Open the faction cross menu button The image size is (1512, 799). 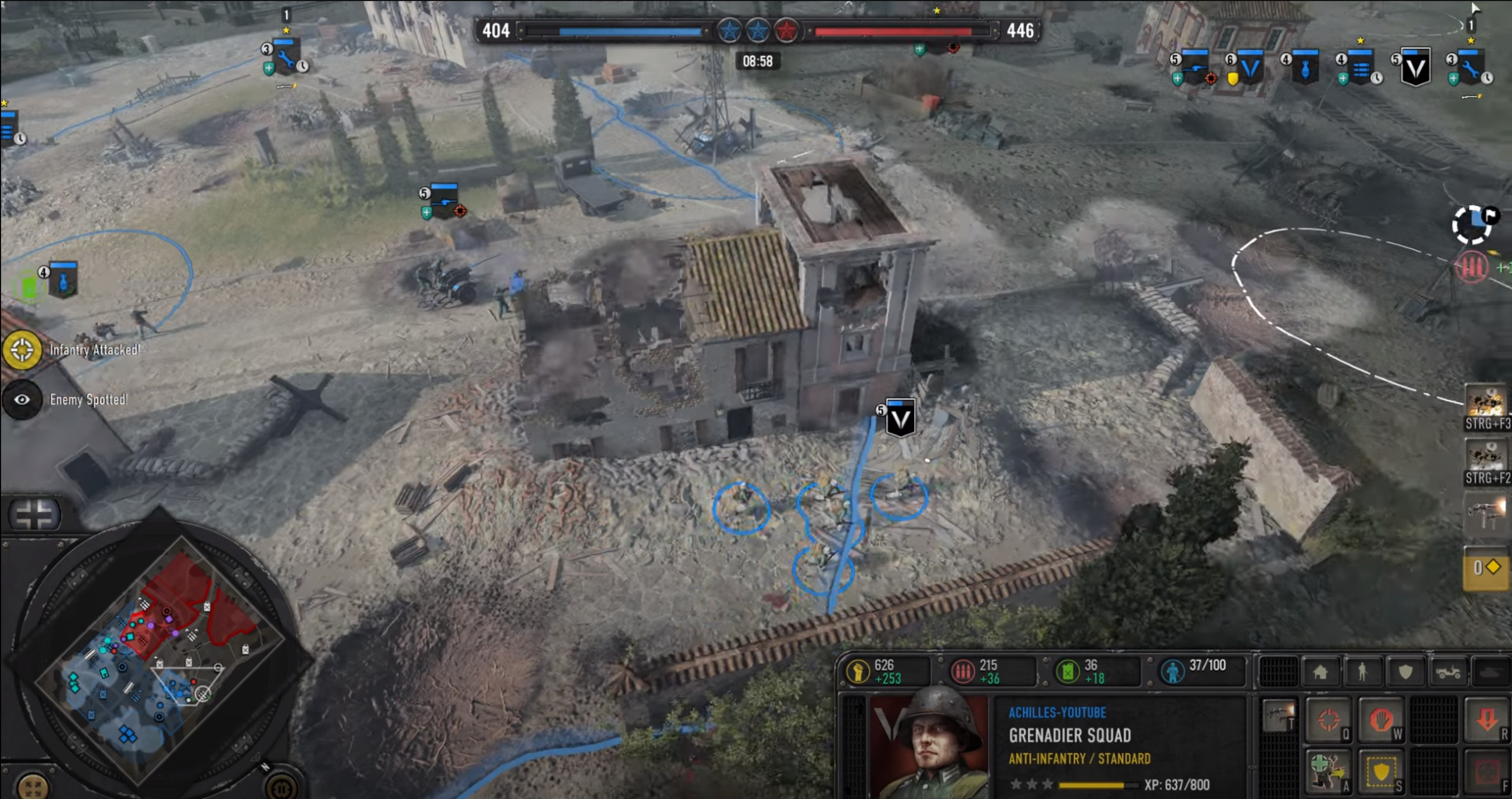[34, 515]
